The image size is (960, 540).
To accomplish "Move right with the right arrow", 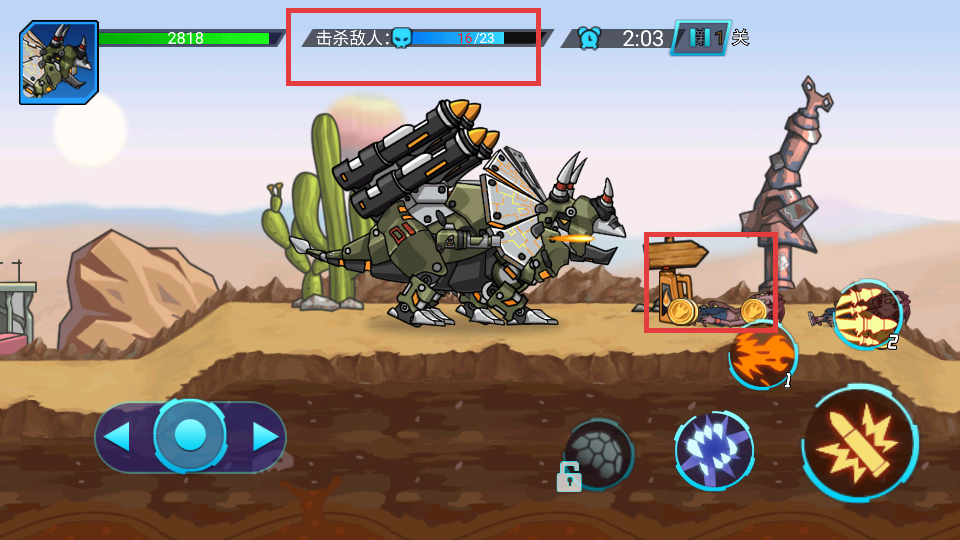I will (264, 436).
